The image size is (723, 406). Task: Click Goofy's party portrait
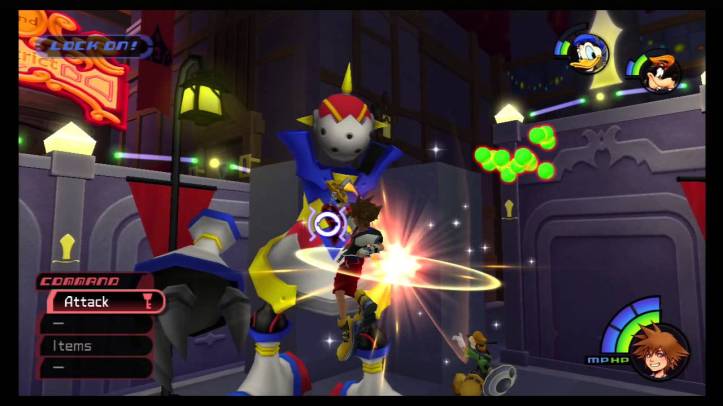coord(660,72)
